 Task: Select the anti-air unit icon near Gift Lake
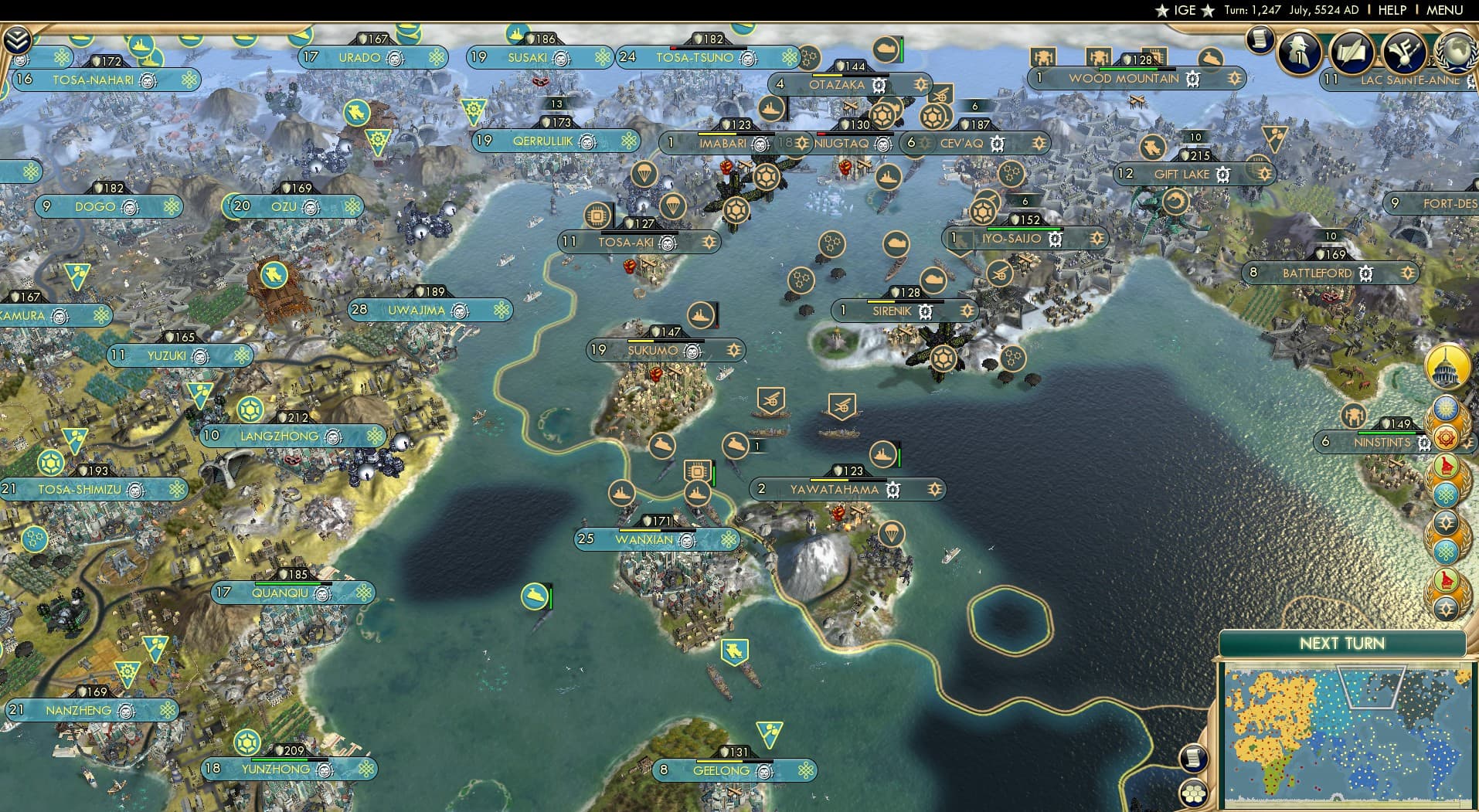tap(1151, 148)
